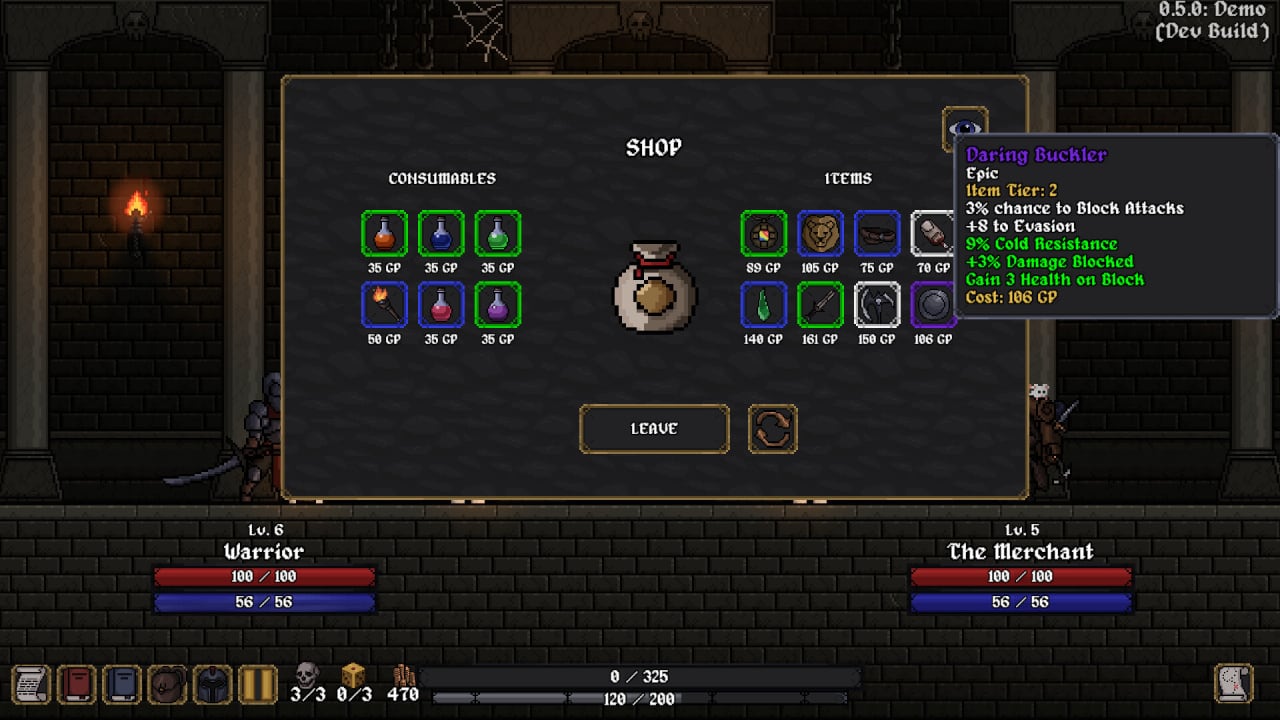Leave the shop

click(654, 429)
